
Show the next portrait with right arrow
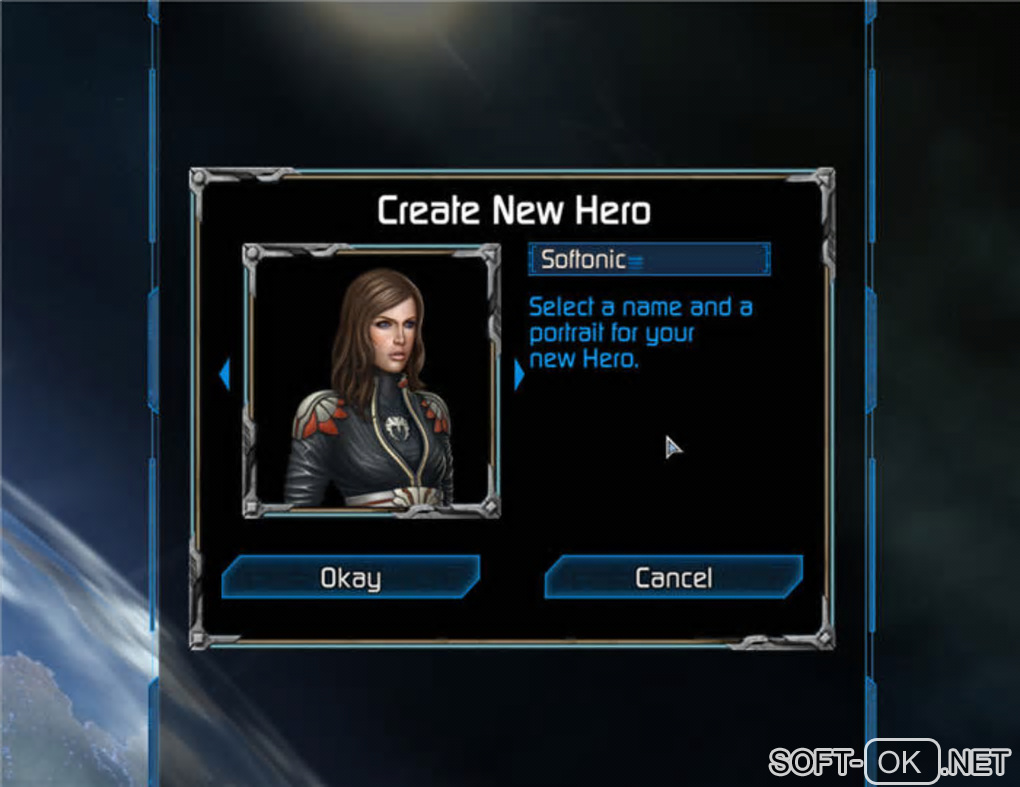click(519, 375)
